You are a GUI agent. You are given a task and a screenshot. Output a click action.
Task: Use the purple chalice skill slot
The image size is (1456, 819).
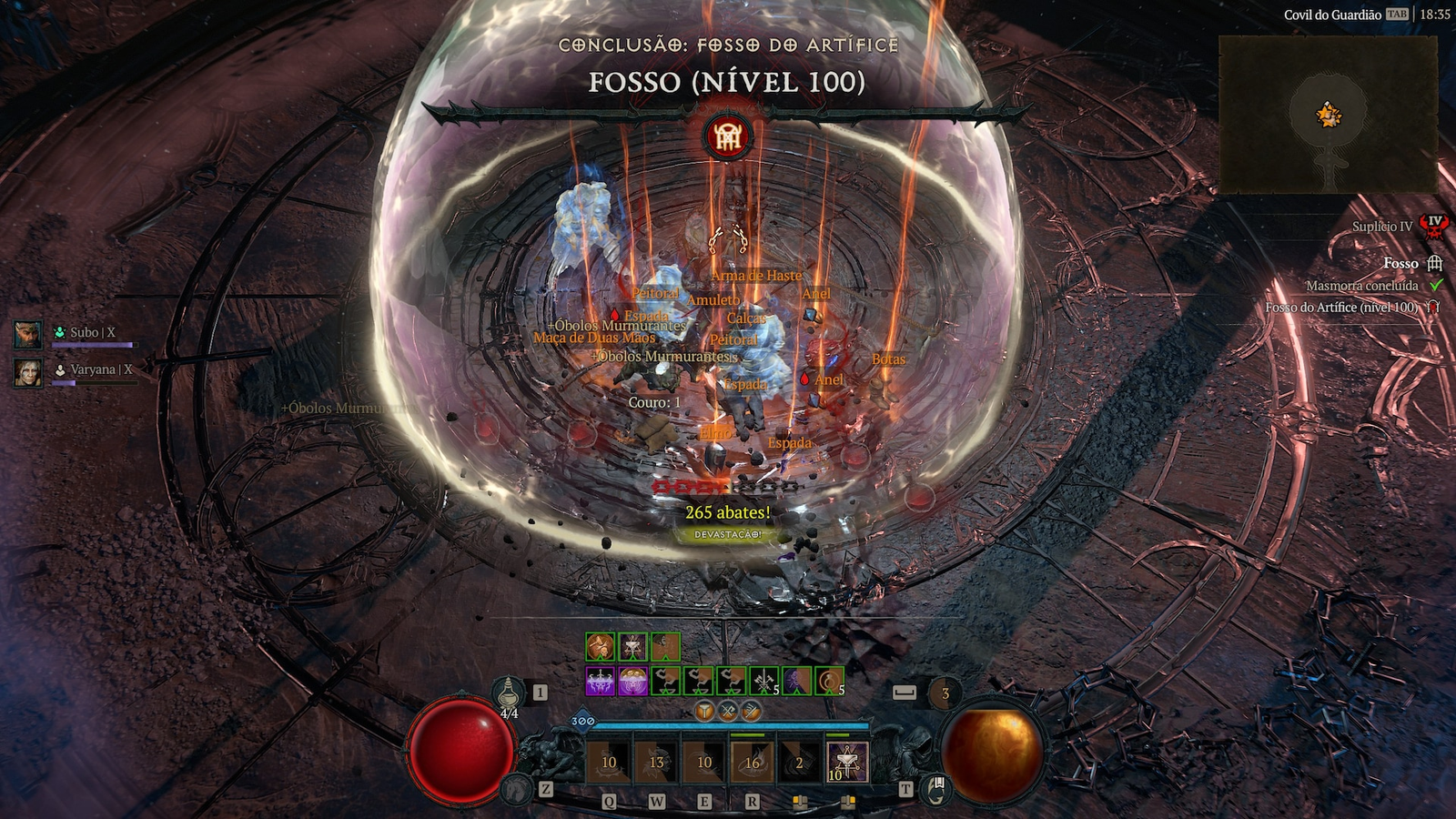click(x=847, y=763)
